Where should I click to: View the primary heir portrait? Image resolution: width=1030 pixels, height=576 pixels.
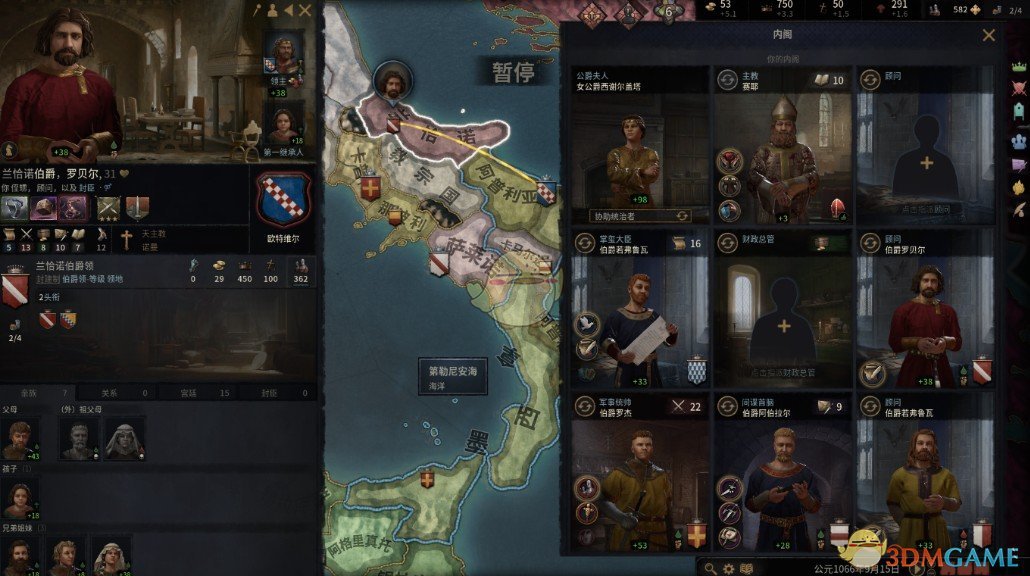(283, 125)
